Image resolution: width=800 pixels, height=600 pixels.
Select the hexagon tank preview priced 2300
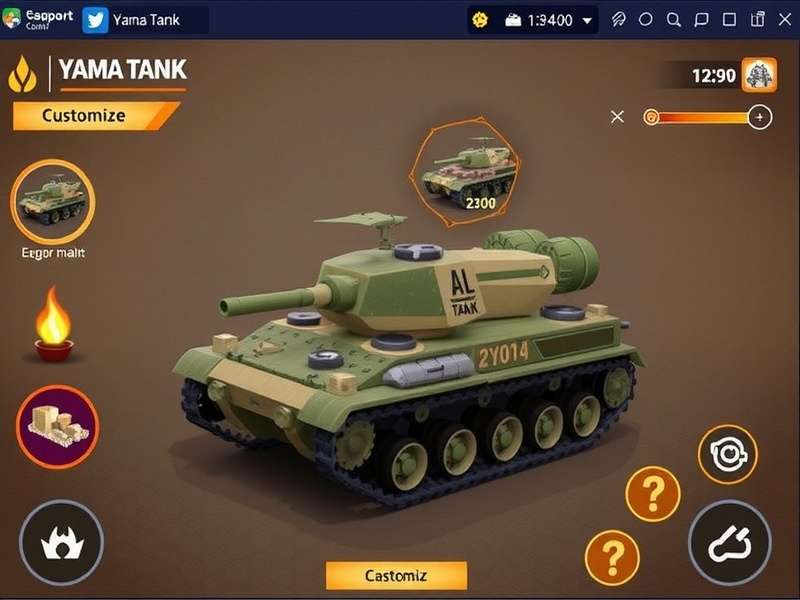[x=468, y=172]
